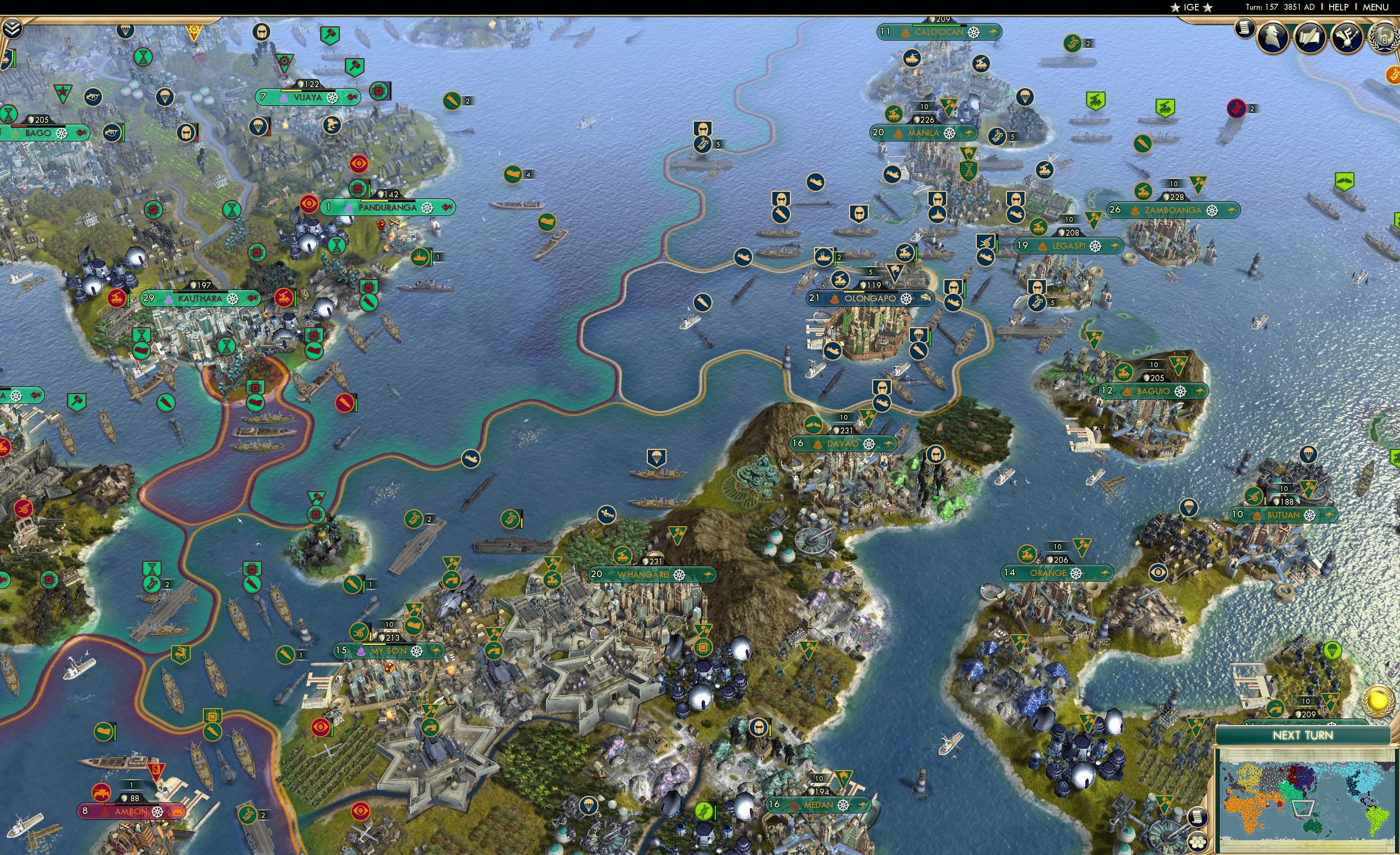This screenshot has width=1400, height=855.
Task: Open the game MENU
Action: tap(1375, 7)
